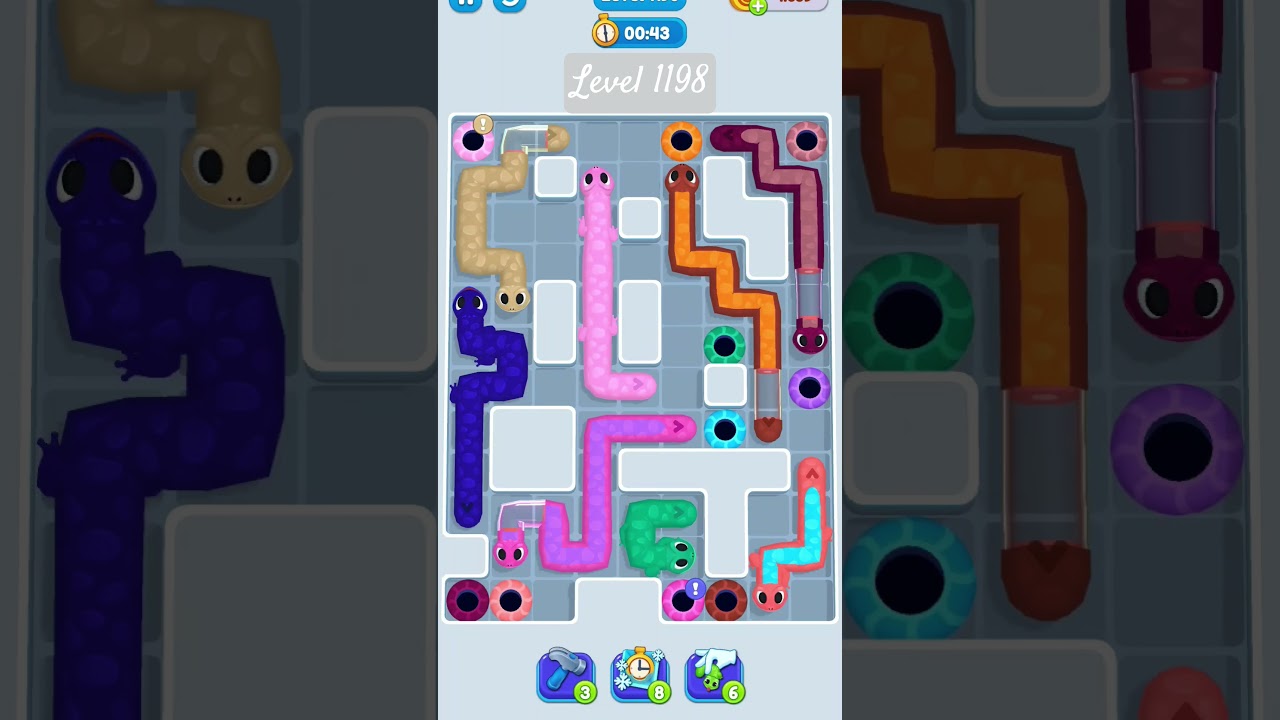Tap the green plus to buy coins
1280x720 pixels.
(757, 7)
